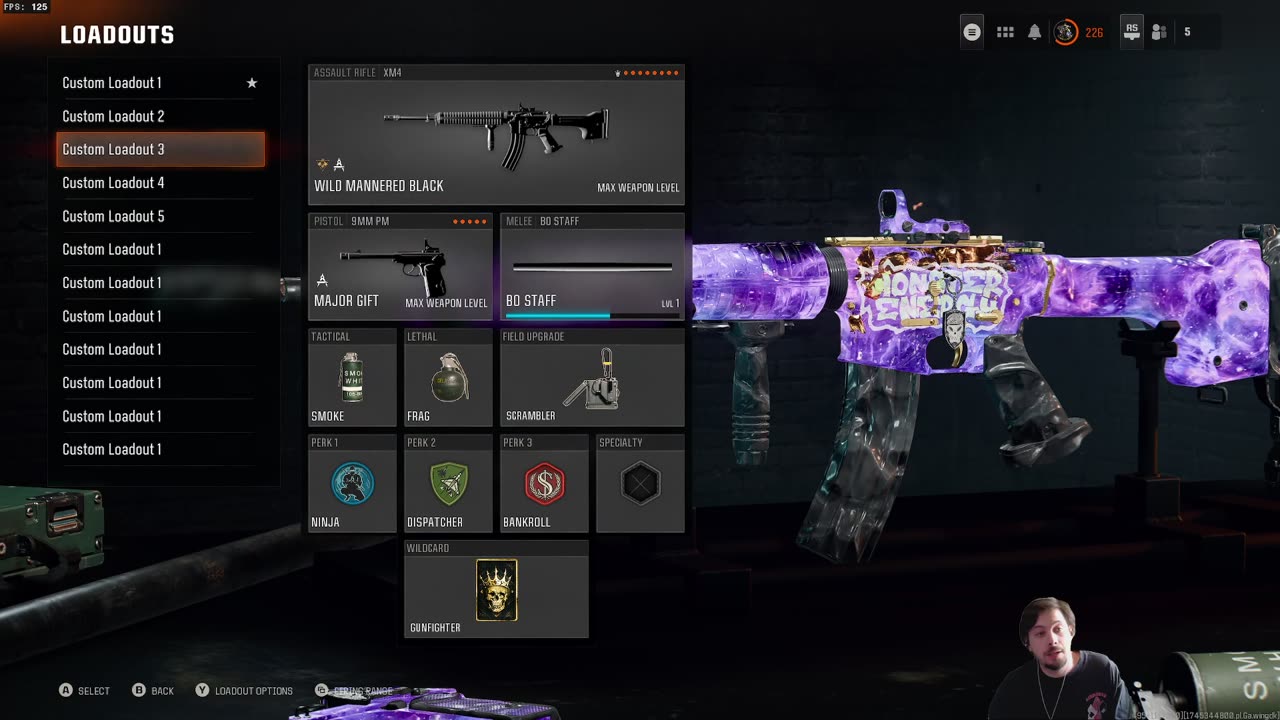Image resolution: width=1280 pixels, height=720 pixels.
Task: Change the Smoke tactical equipment
Action: point(352,378)
